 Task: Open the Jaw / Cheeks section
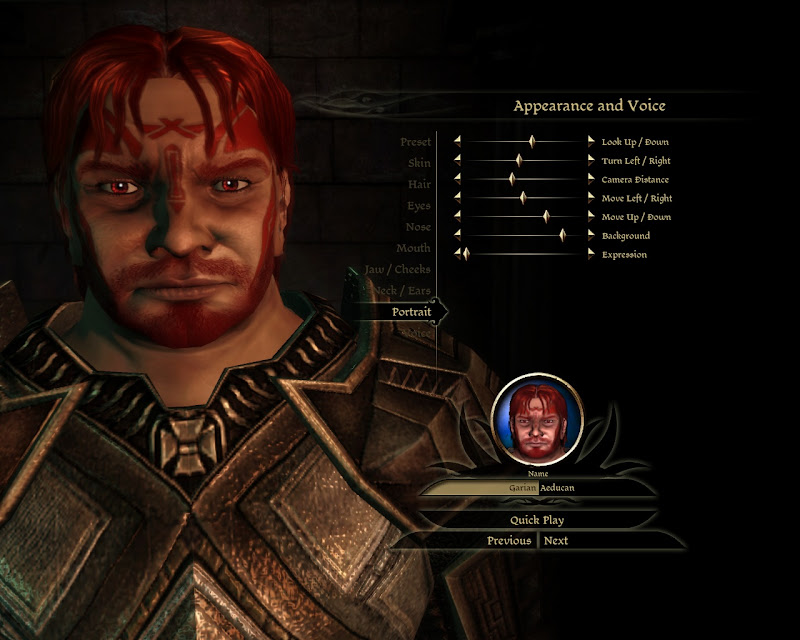[398, 270]
